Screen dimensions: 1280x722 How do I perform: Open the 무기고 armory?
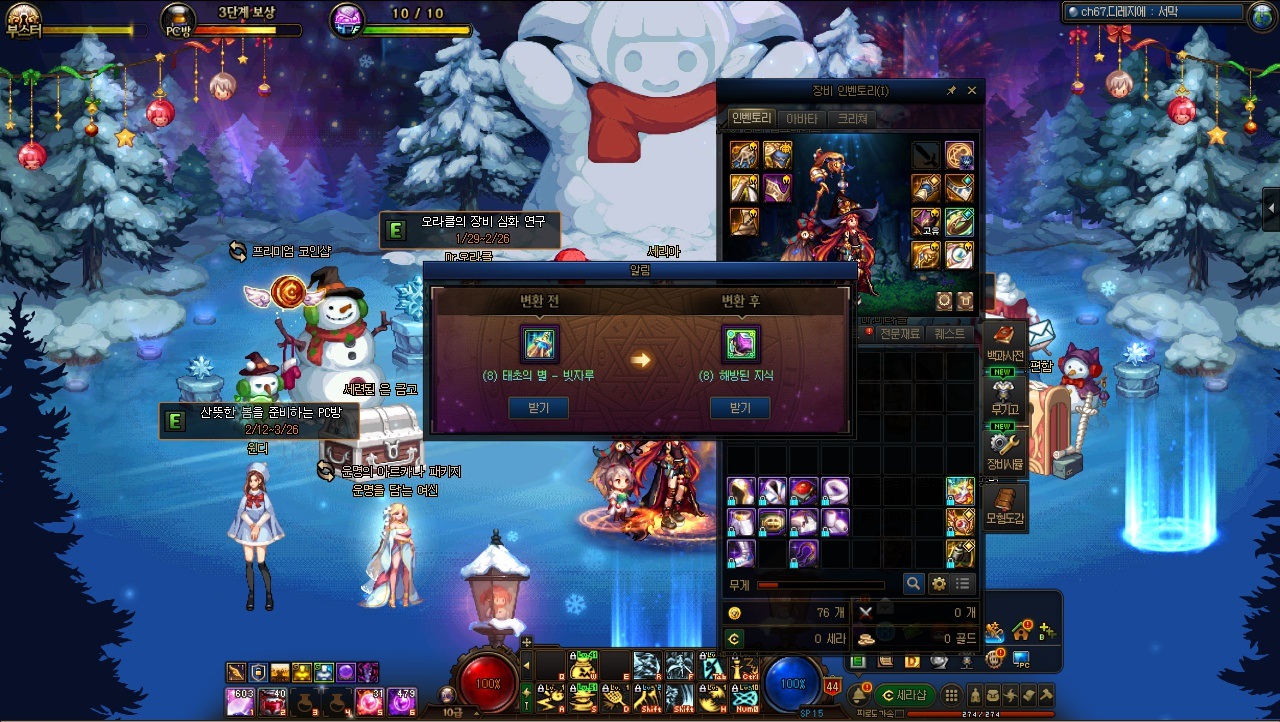point(1004,396)
